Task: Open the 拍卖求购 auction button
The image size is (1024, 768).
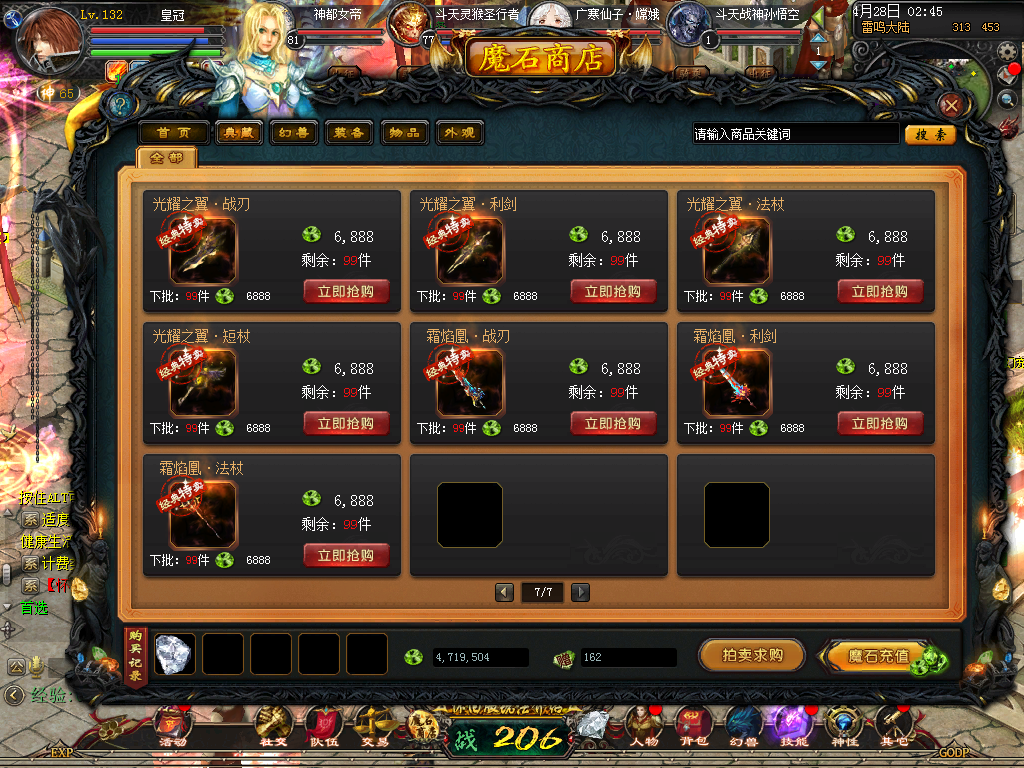Action: [751, 656]
